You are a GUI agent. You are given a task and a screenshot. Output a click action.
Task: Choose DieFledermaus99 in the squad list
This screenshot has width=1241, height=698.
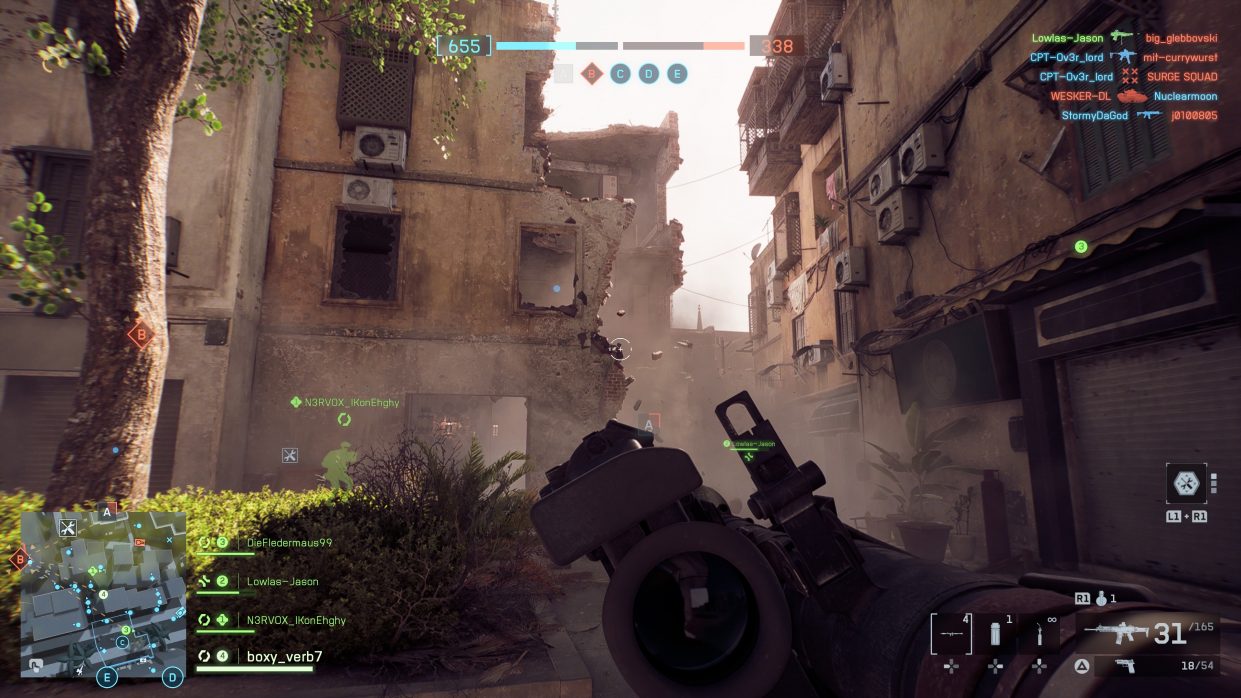click(288, 543)
